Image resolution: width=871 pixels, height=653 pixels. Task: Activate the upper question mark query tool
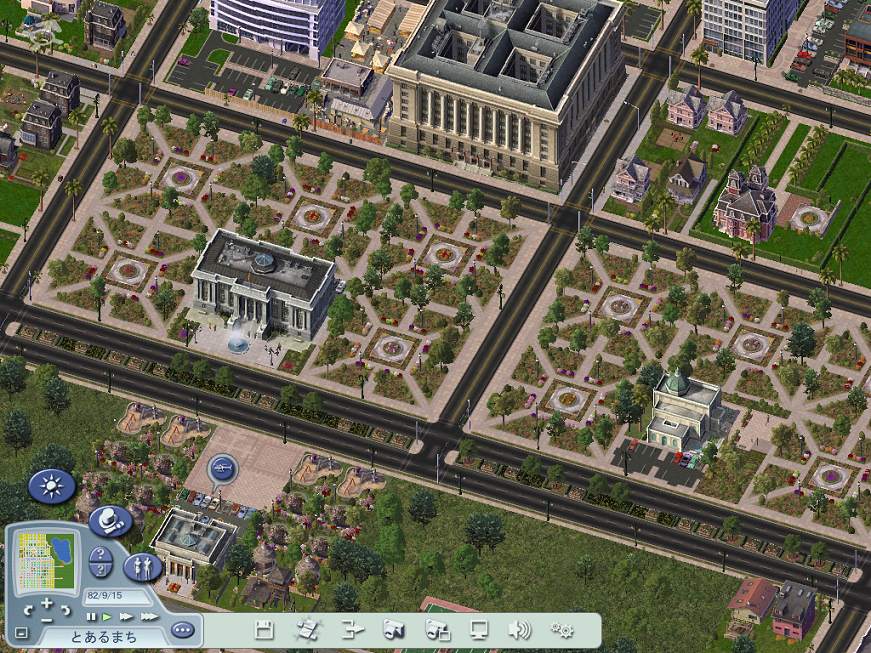[99, 555]
